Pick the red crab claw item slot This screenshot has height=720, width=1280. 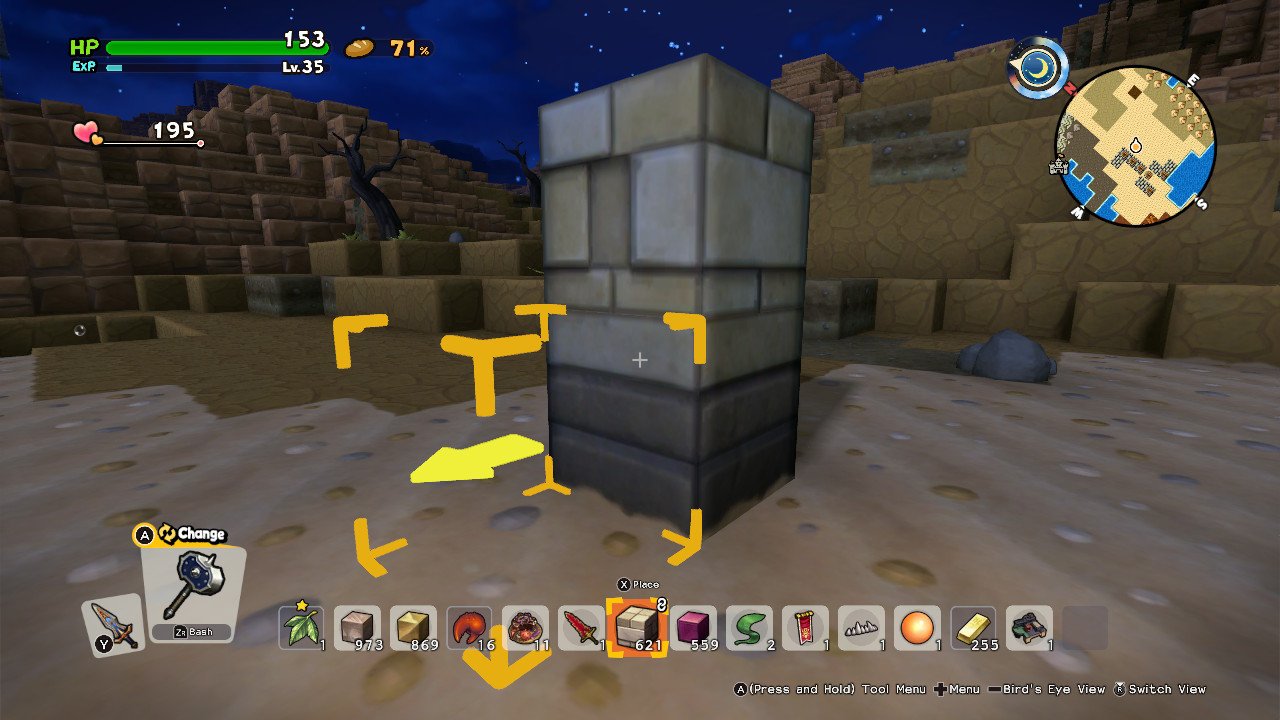coord(469,628)
